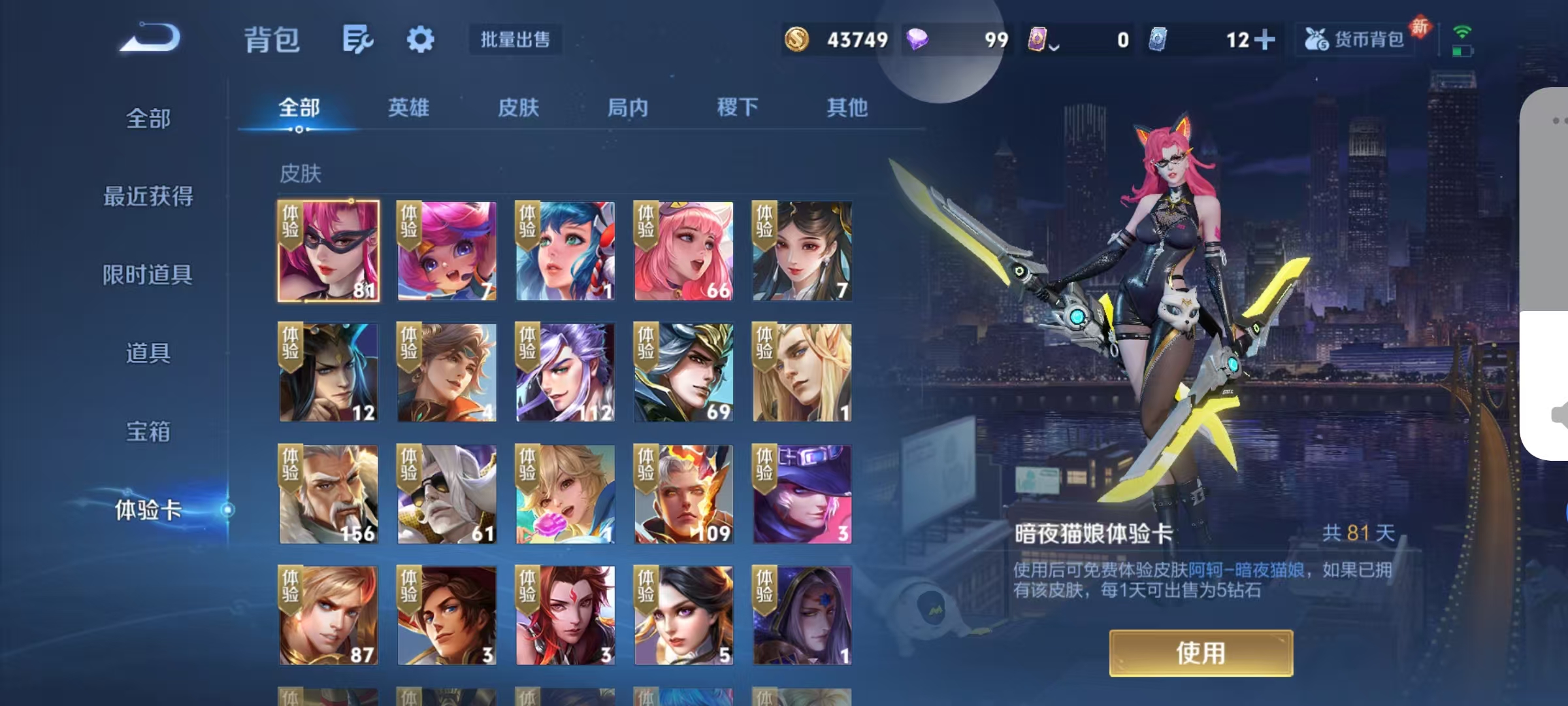Screen dimensions: 1568x706
Task: Open 宝箱 in the left sidebar
Action: click(149, 431)
